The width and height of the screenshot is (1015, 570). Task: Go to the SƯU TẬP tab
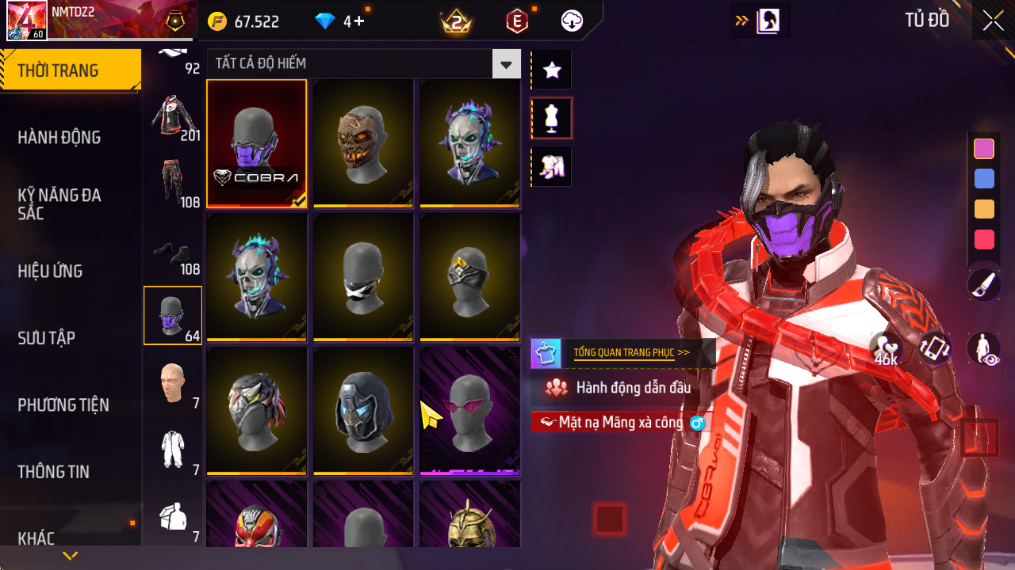pos(46,338)
